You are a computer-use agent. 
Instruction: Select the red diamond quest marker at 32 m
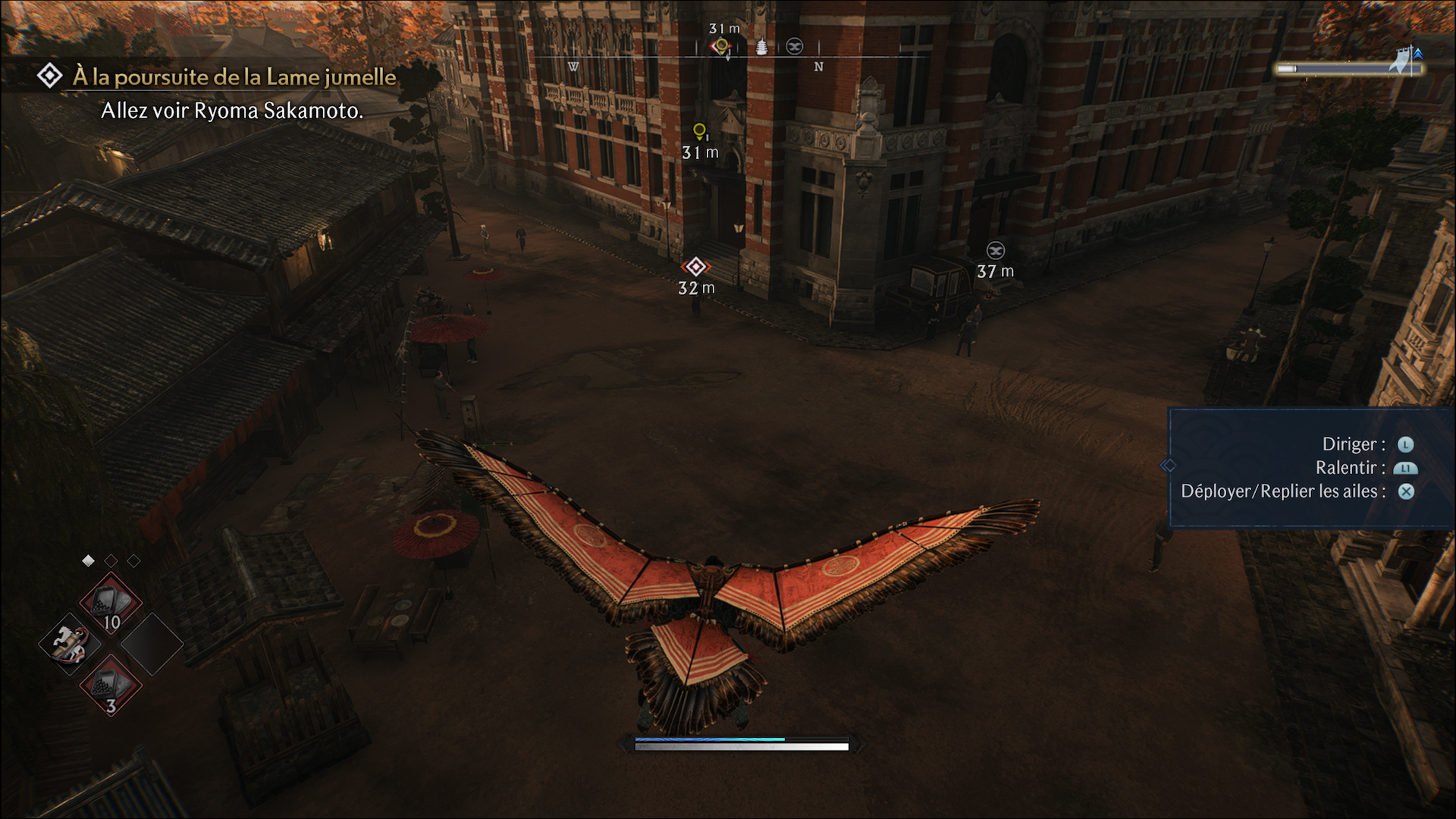[x=695, y=267]
